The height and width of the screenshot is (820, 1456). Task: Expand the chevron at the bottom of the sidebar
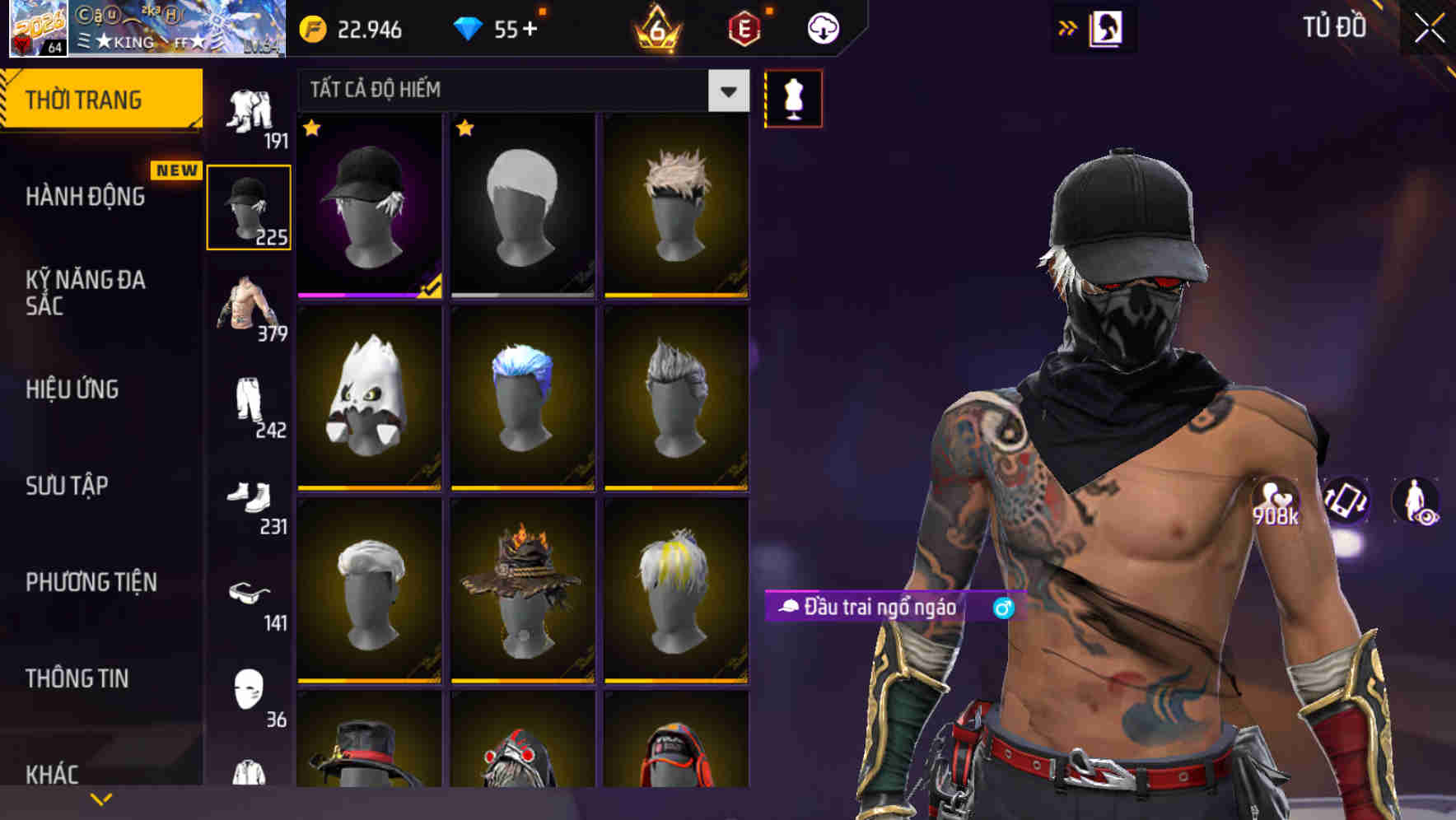(101, 797)
